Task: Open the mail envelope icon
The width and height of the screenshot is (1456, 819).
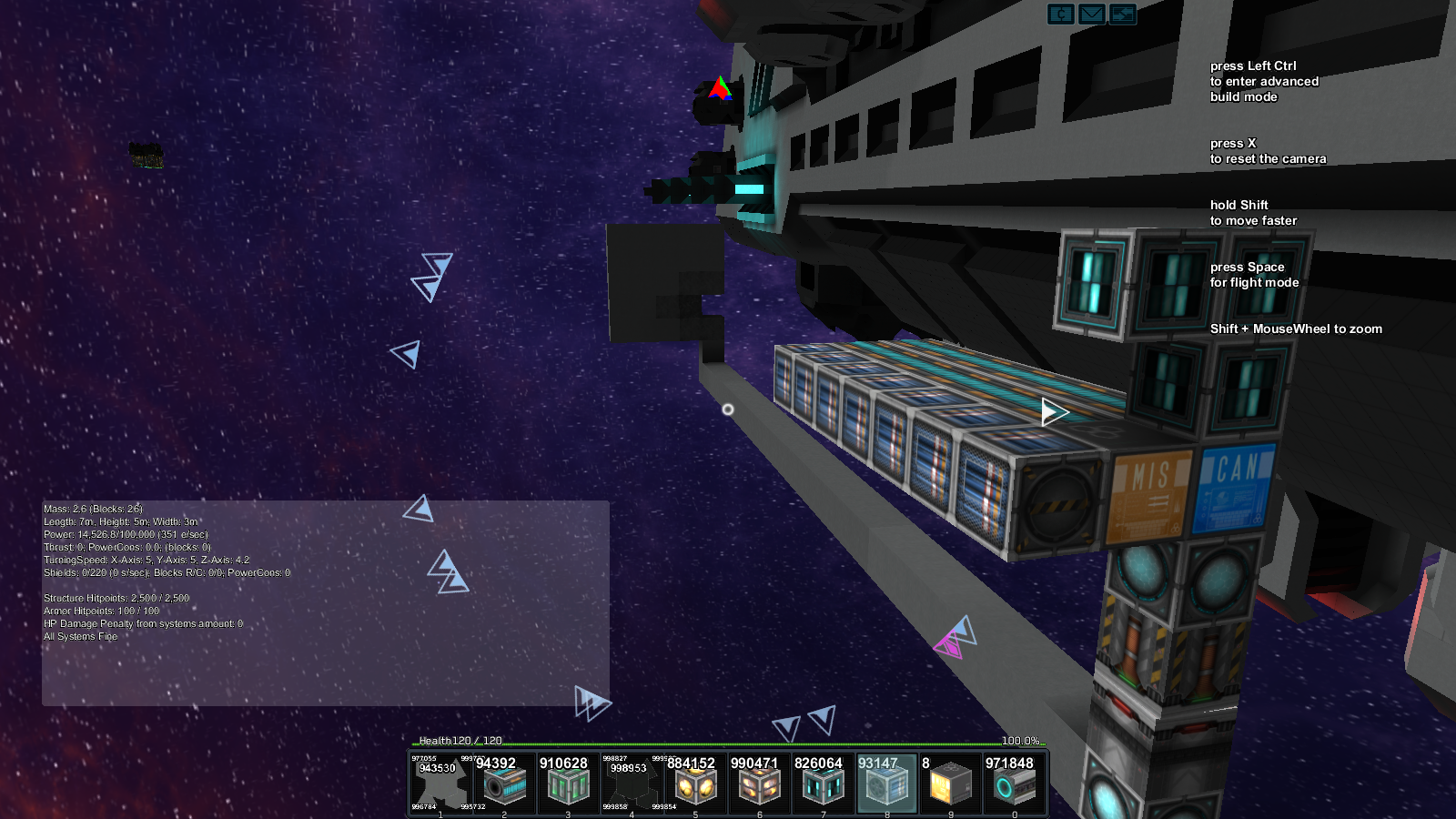Action: point(1092,14)
